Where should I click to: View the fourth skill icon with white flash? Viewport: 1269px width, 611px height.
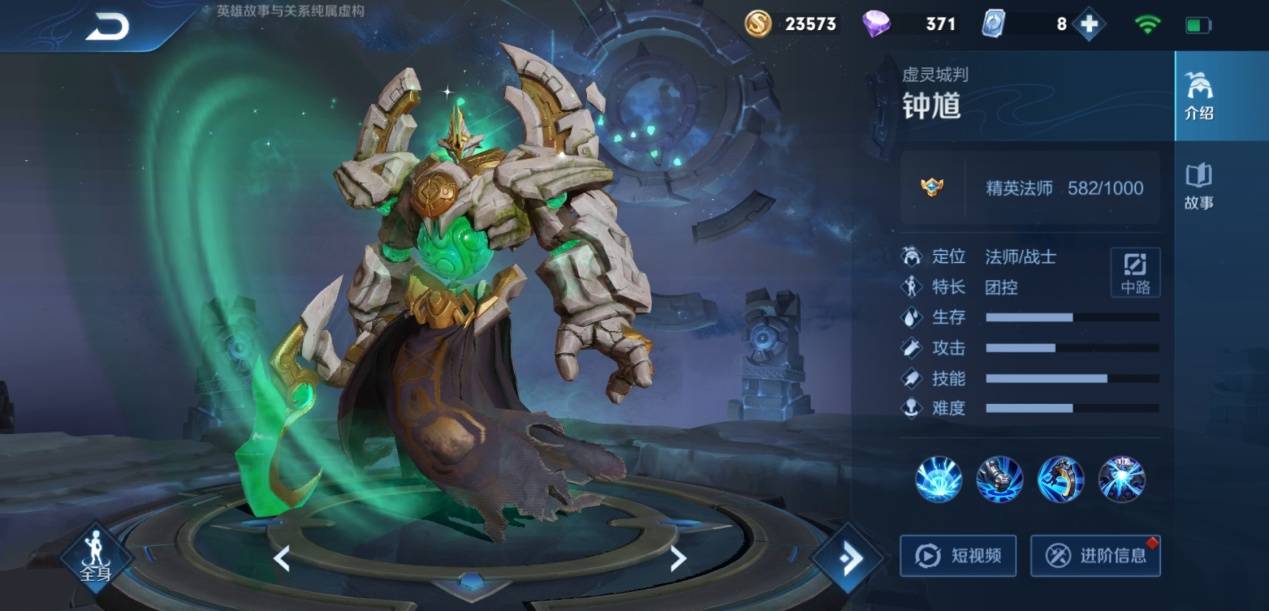[x=1121, y=479]
